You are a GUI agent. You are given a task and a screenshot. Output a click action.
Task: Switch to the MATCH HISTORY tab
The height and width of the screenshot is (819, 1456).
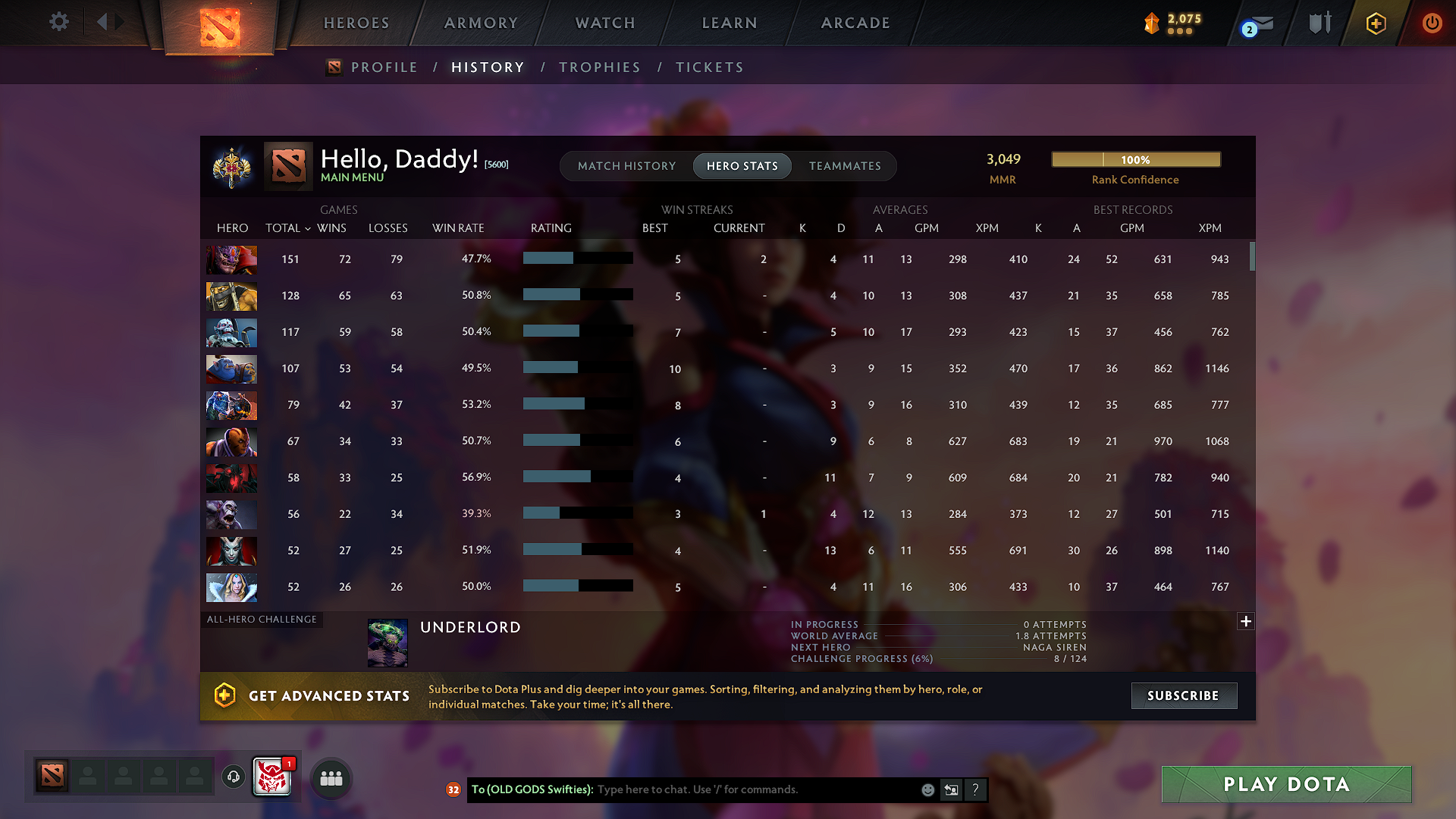(x=626, y=165)
